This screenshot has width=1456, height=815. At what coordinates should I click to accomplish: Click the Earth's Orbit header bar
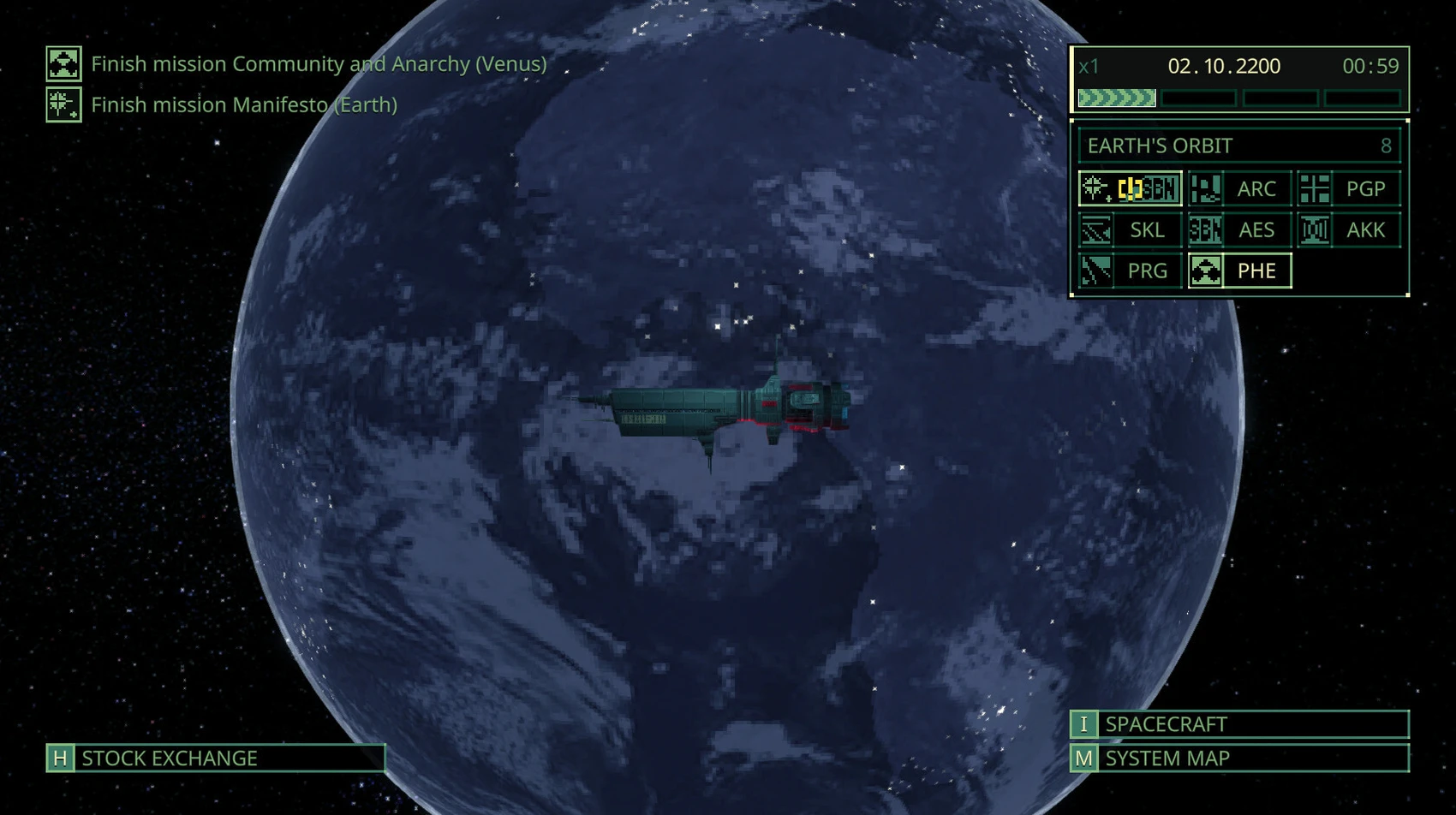coord(1238,146)
